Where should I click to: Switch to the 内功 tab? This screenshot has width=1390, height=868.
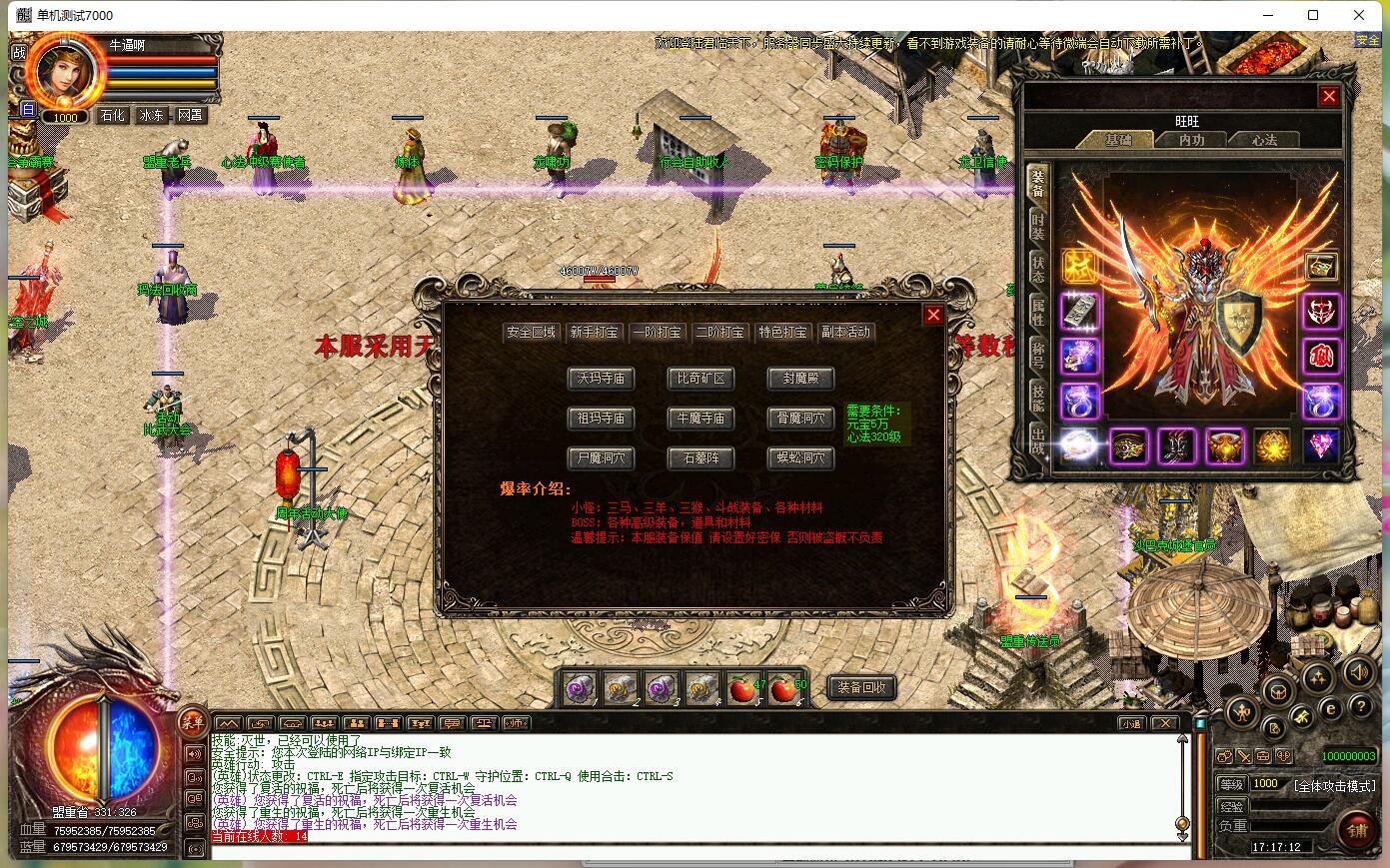[x=1191, y=140]
